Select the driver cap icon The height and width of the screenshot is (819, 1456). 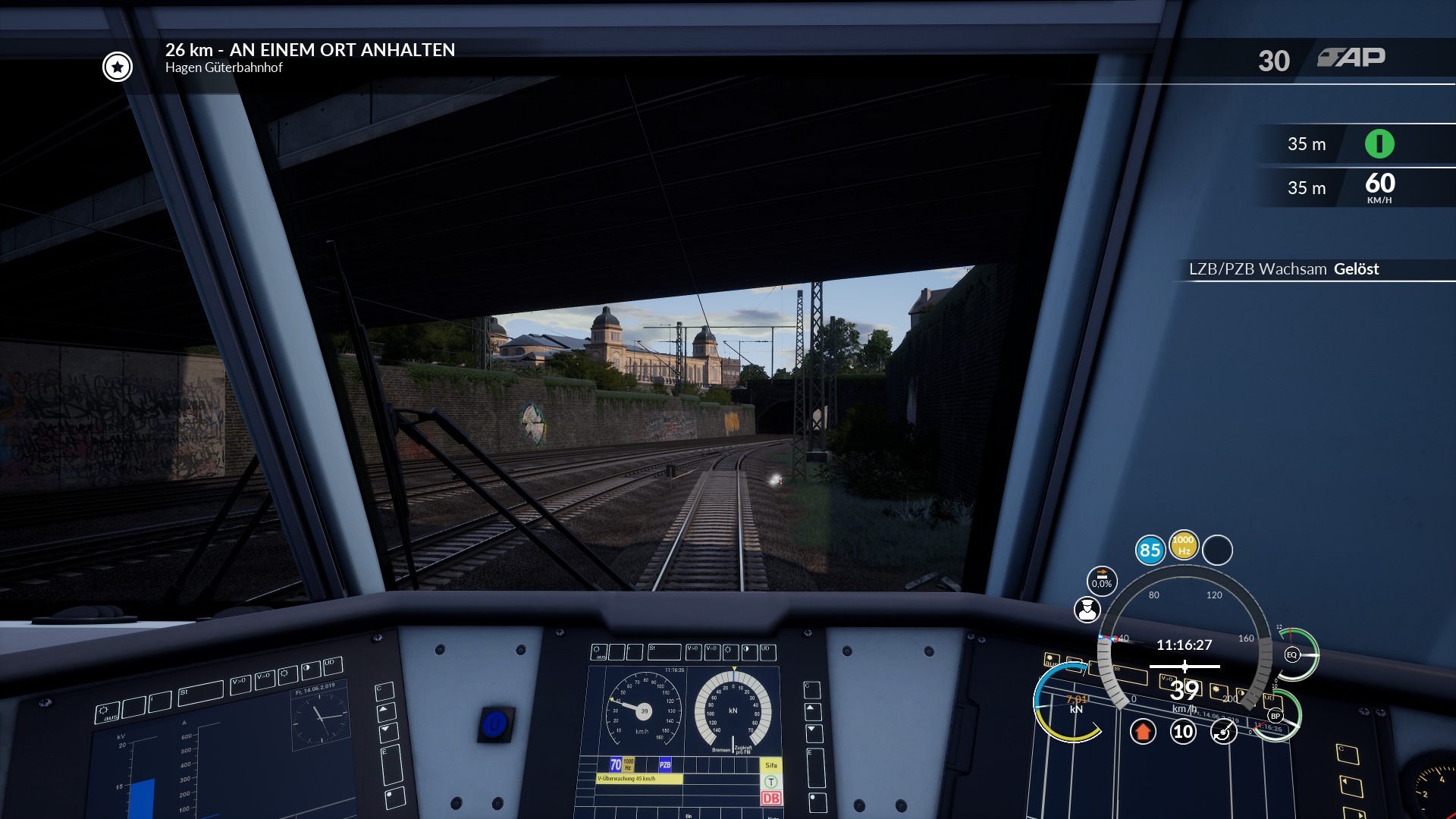point(1087,610)
